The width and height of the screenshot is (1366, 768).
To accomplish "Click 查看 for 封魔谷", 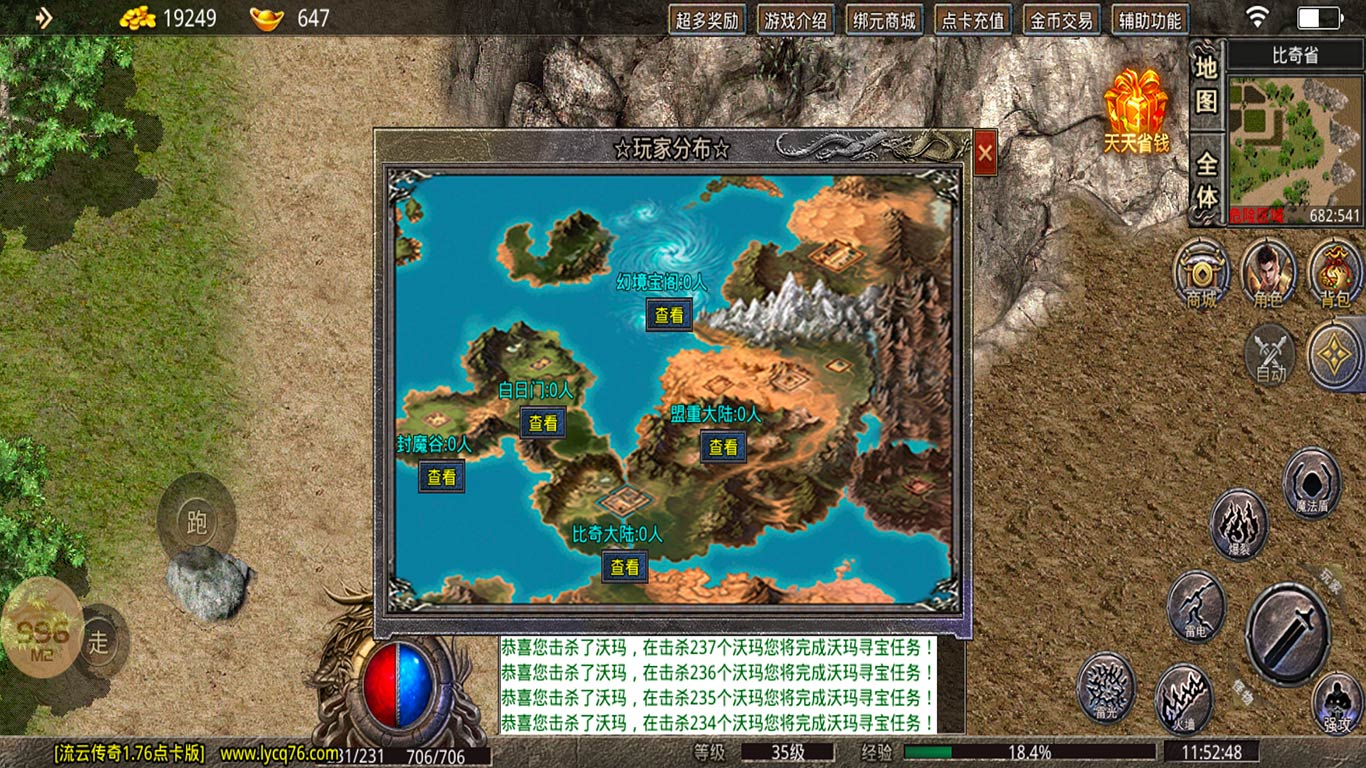I will 441,477.
